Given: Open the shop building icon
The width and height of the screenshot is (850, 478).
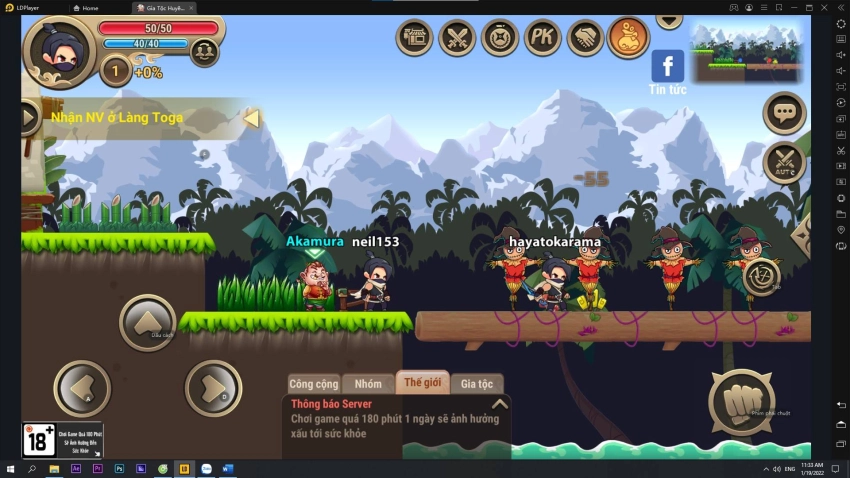Looking at the screenshot, I should coord(414,38).
